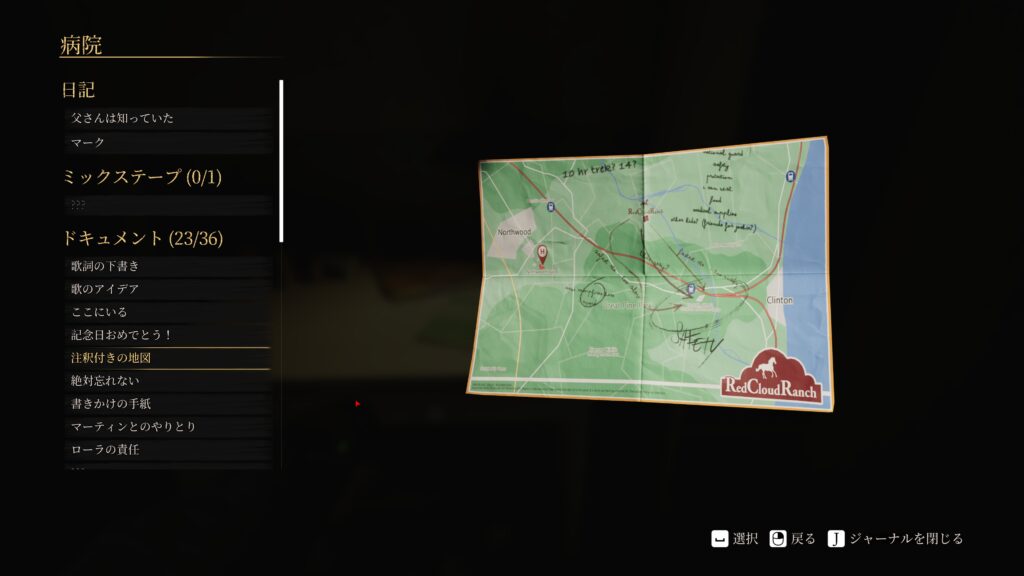Click the journal list scrollbar
The height and width of the screenshot is (576, 1024).
pos(281,160)
